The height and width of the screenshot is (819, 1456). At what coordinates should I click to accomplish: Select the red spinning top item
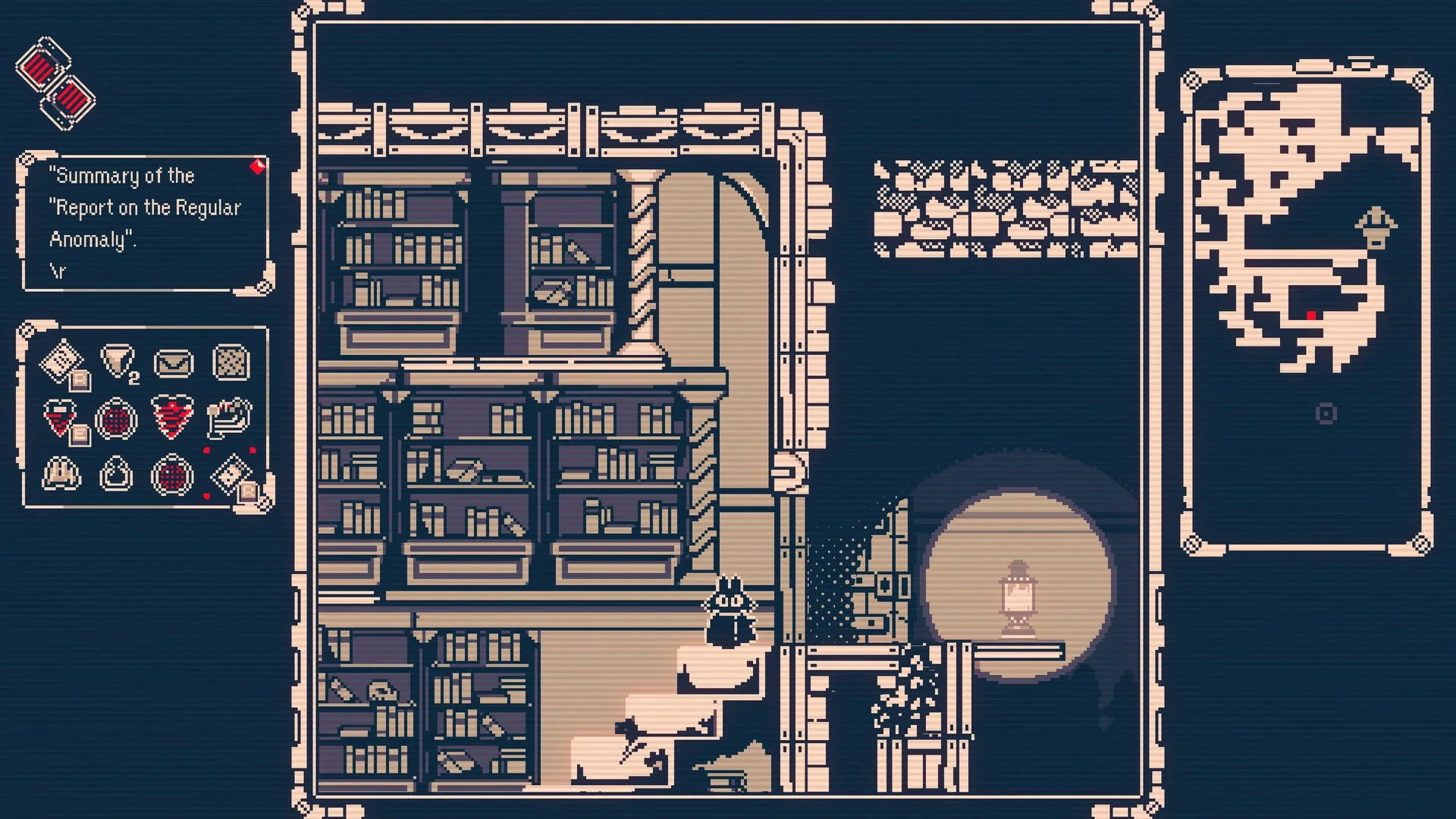pyautogui.click(x=172, y=417)
